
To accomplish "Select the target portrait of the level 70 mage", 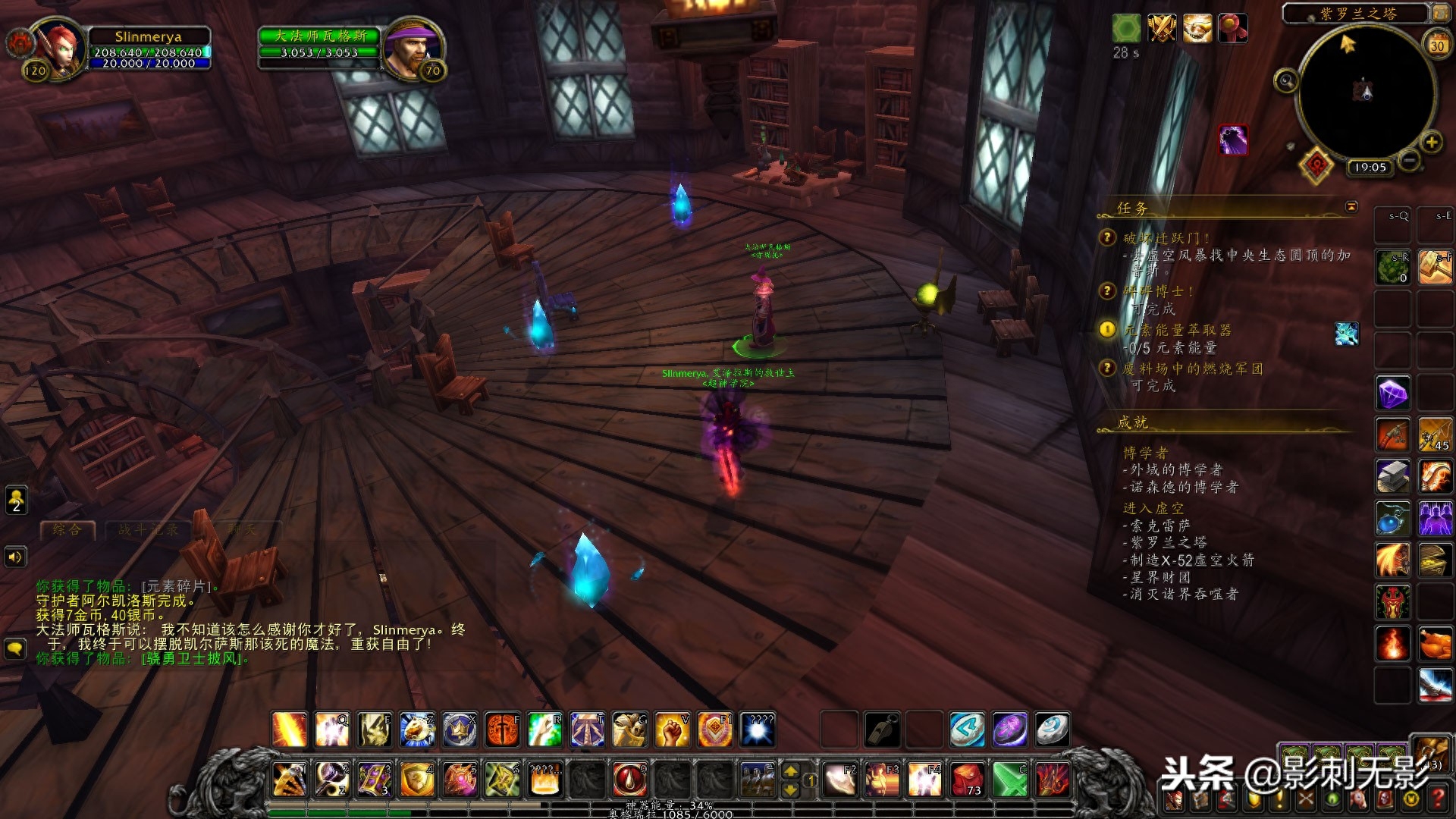I will tap(410, 49).
